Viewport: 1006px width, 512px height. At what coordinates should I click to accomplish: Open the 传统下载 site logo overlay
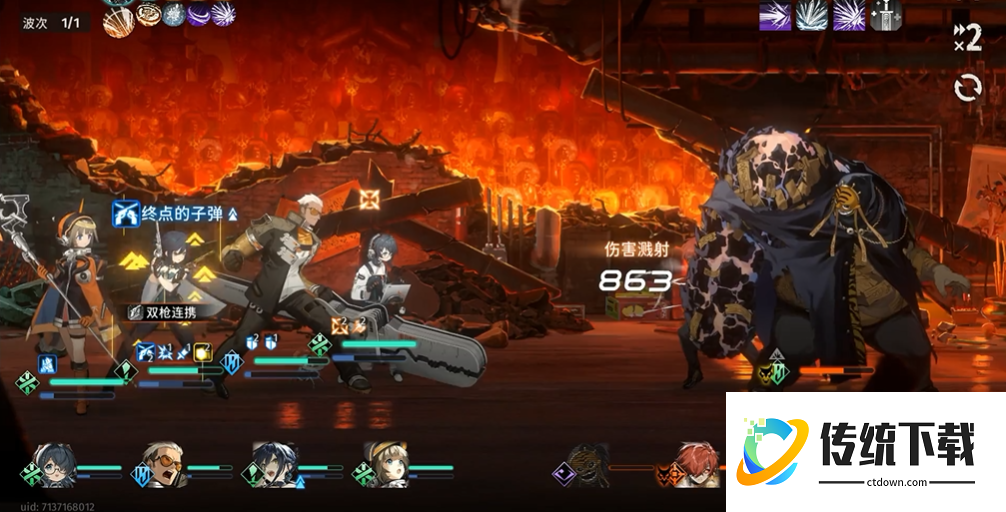click(865, 450)
